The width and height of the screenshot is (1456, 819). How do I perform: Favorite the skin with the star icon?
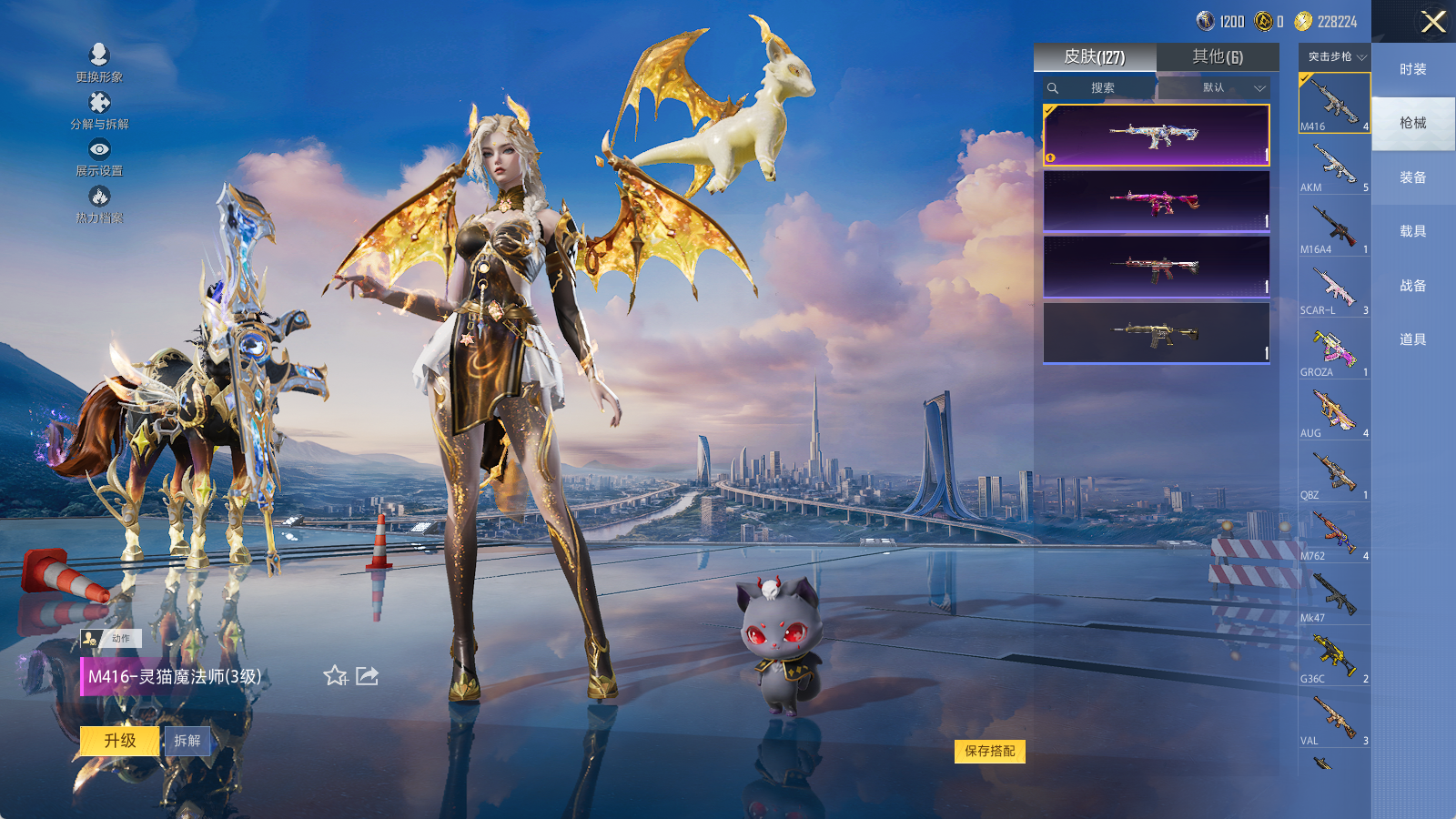click(335, 675)
